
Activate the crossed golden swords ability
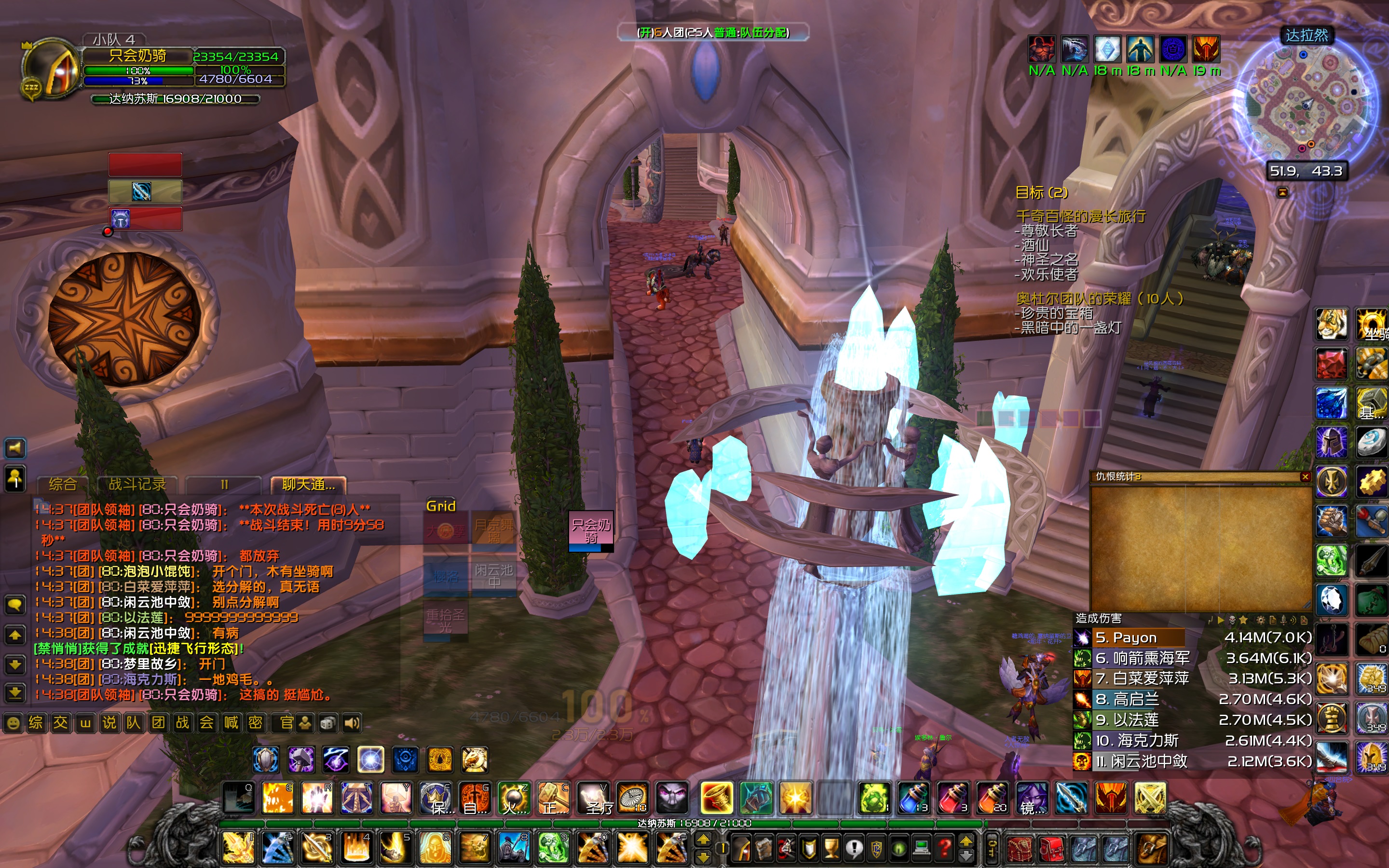click(x=1150, y=798)
